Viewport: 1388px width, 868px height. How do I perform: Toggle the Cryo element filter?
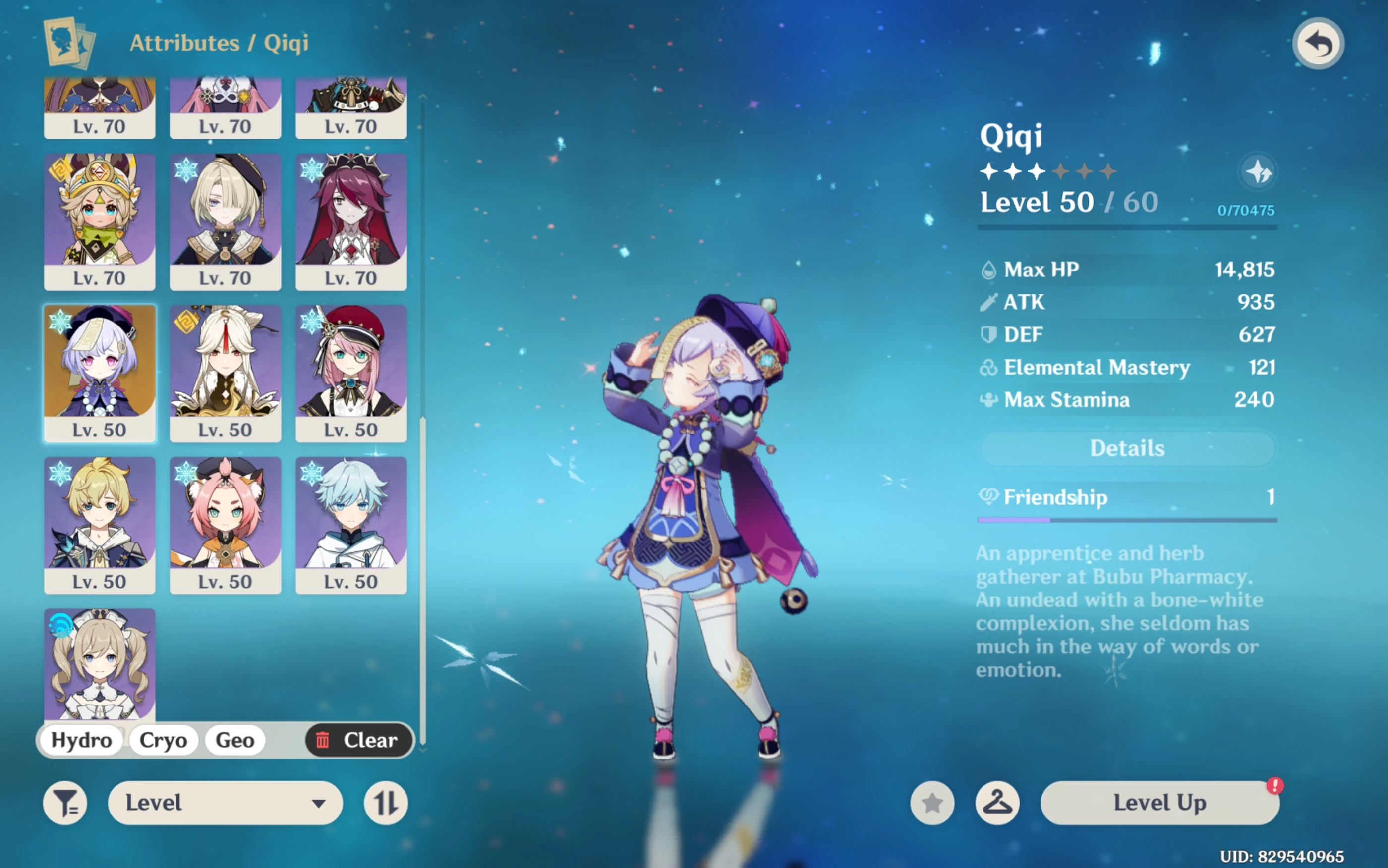(x=163, y=740)
